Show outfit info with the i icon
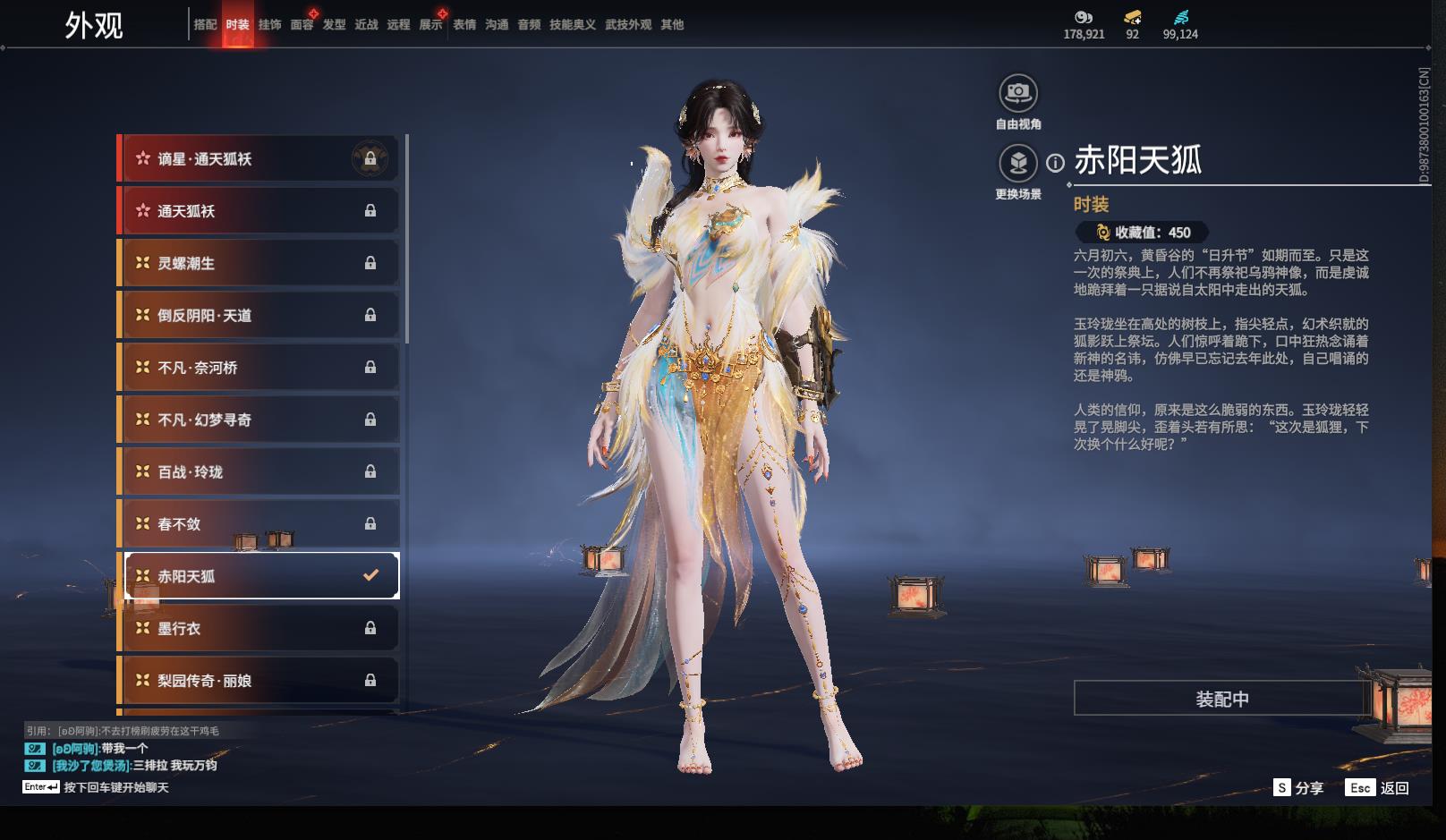Screen dimensions: 1446x840 click(x=1056, y=163)
